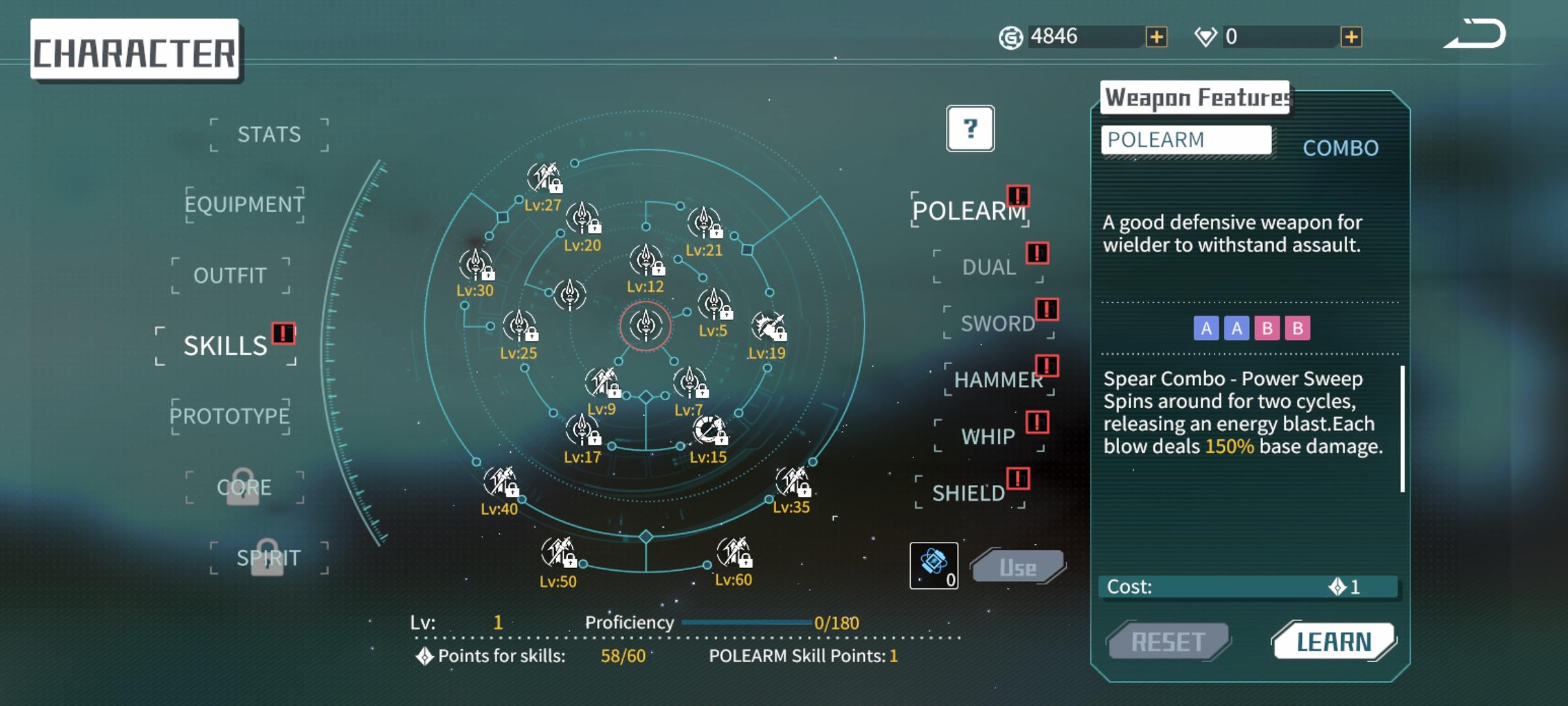Click the Reset skills button
This screenshot has height=706, width=1568.
[x=1168, y=642]
